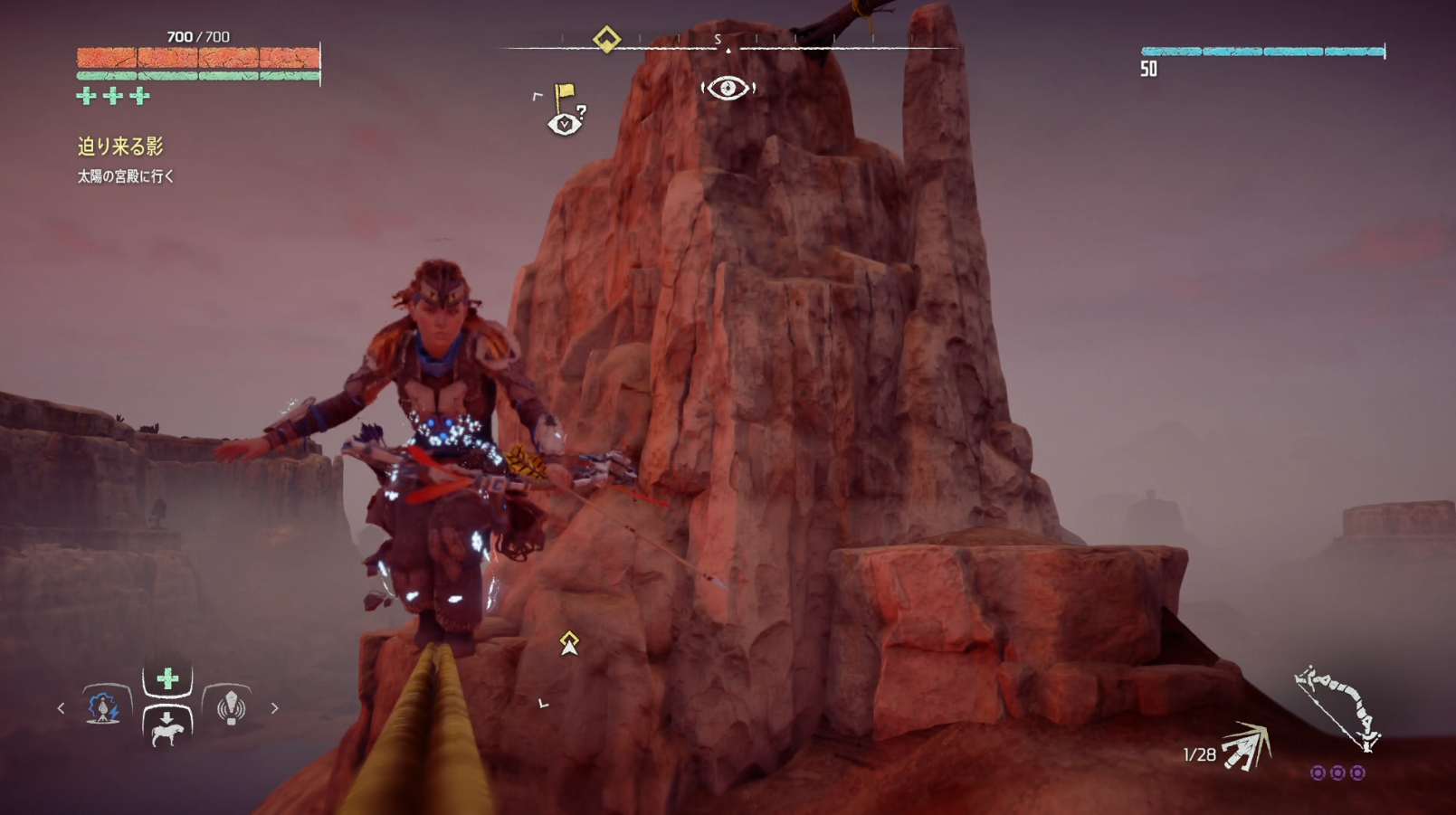
Task: Select the green cross healing slot in tool wheel
Action: coord(167,679)
